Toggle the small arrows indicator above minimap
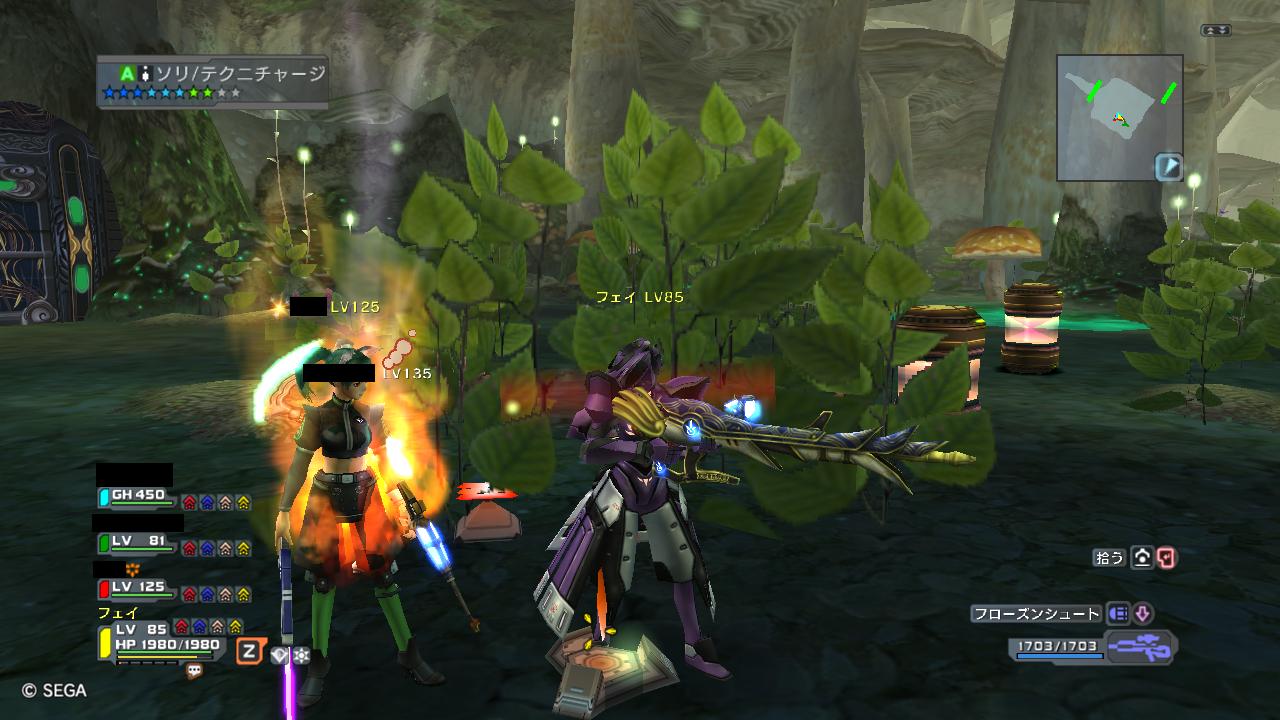Screen dimensions: 1280x720 click(x=1216, y=31)
